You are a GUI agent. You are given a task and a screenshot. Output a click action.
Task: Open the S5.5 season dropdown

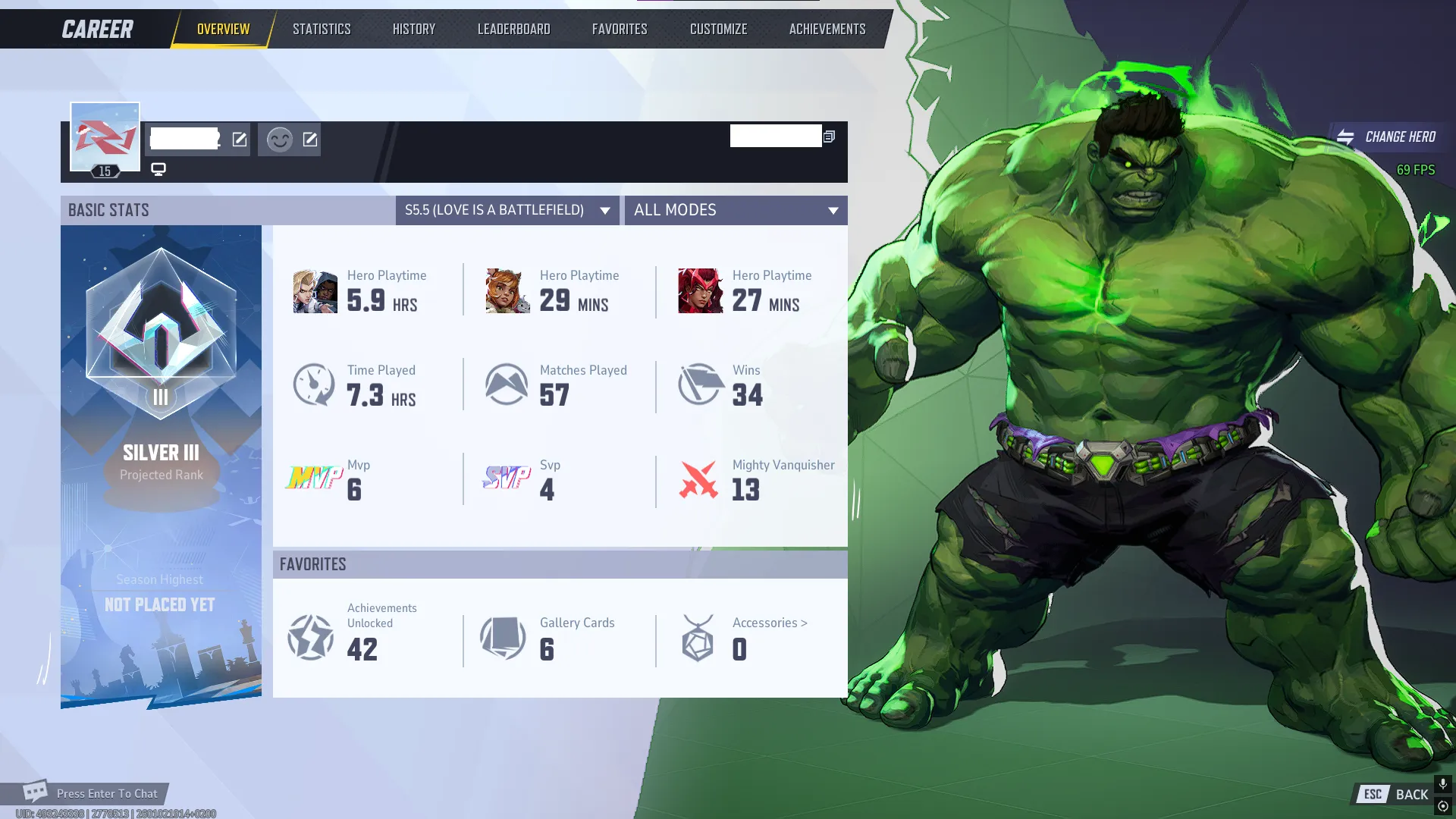click(x=507, y=210)
